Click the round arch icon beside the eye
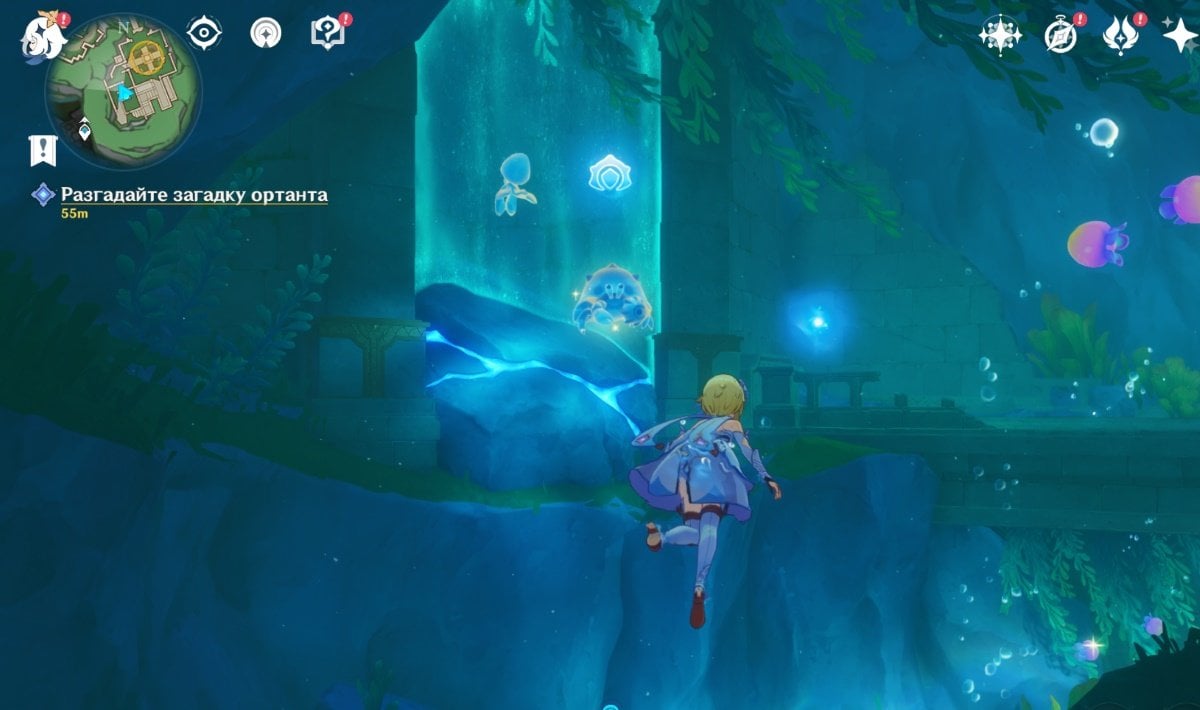Image resolution: width=1200 pixels, height=710 pixels. point(266,33)
